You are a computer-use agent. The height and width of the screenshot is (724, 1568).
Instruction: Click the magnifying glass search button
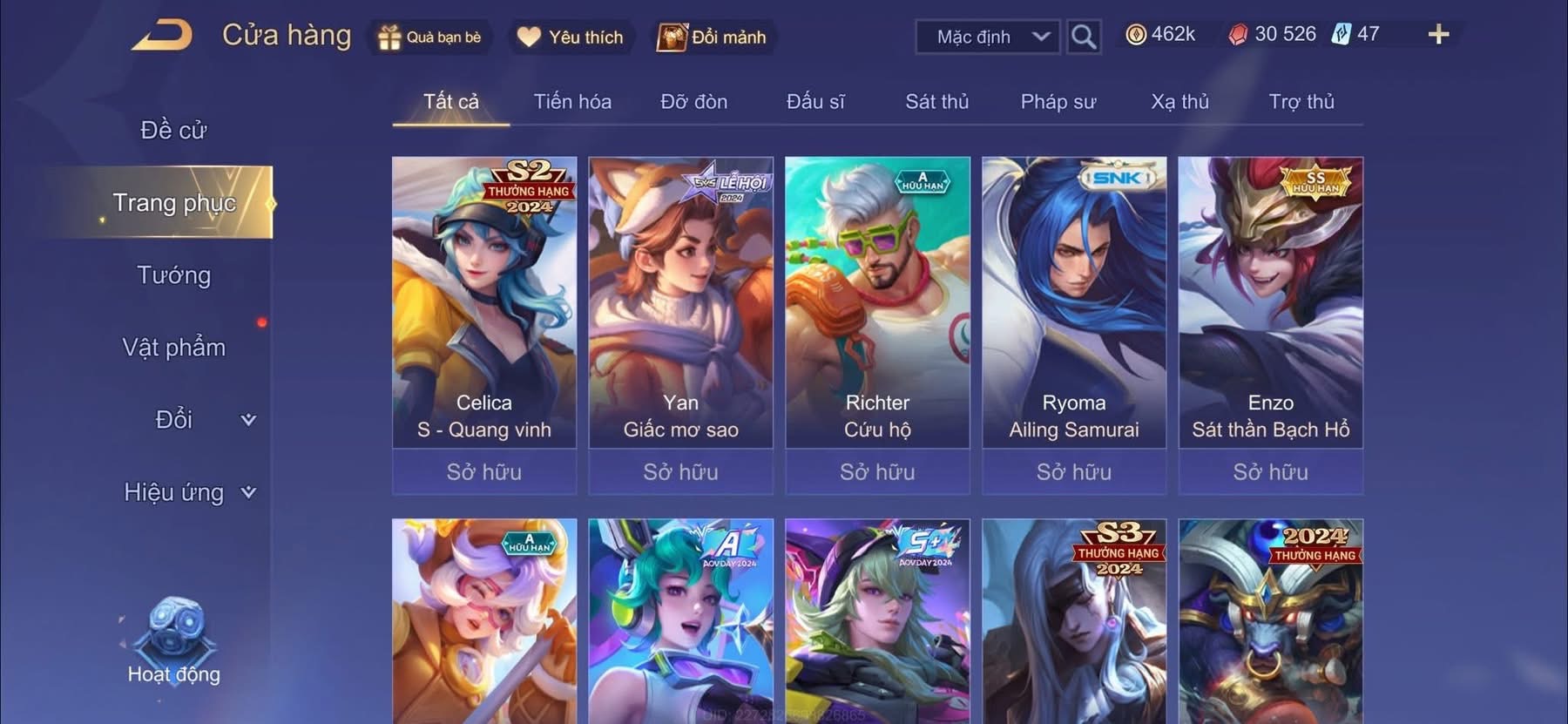tap(1083, 37)
